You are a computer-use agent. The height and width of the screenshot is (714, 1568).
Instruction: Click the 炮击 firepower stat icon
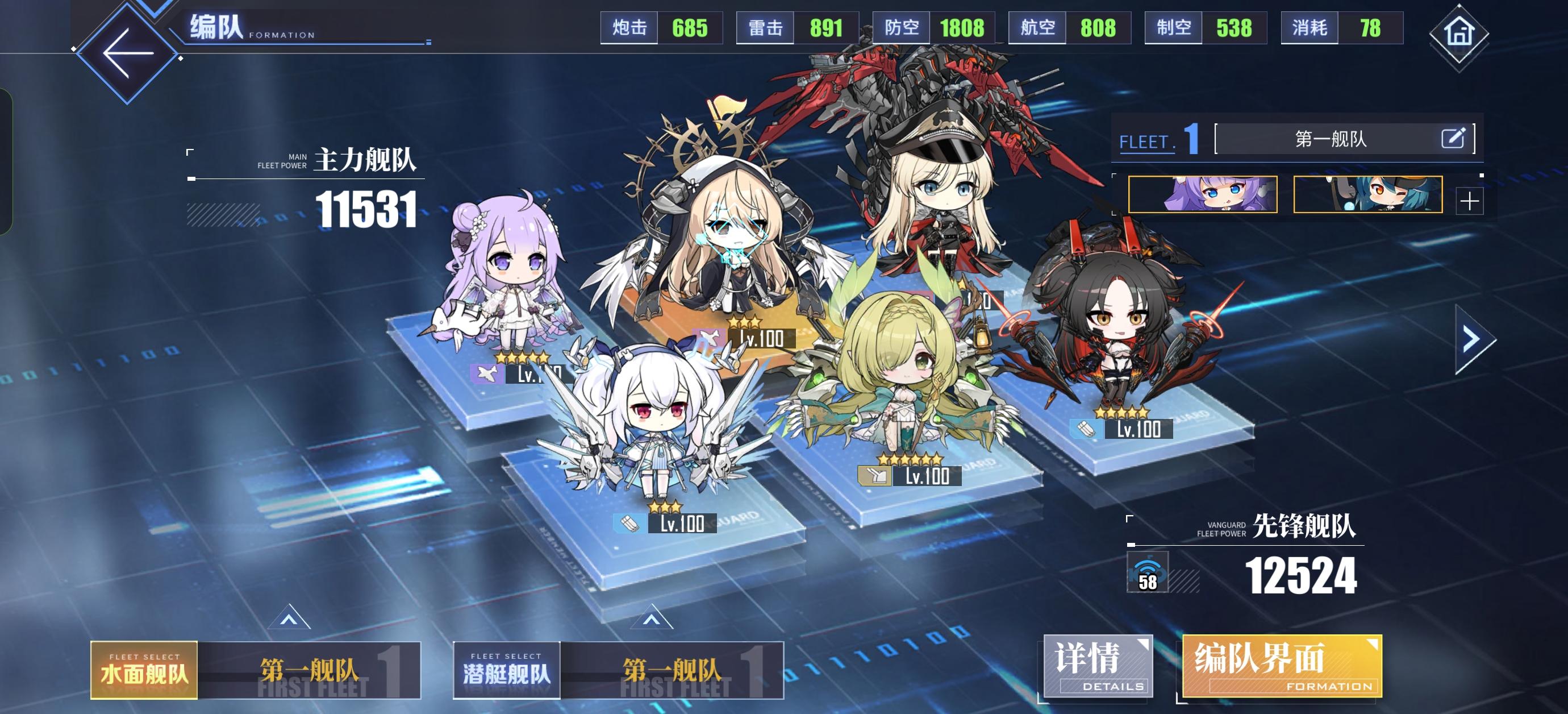tap(628, 27)
